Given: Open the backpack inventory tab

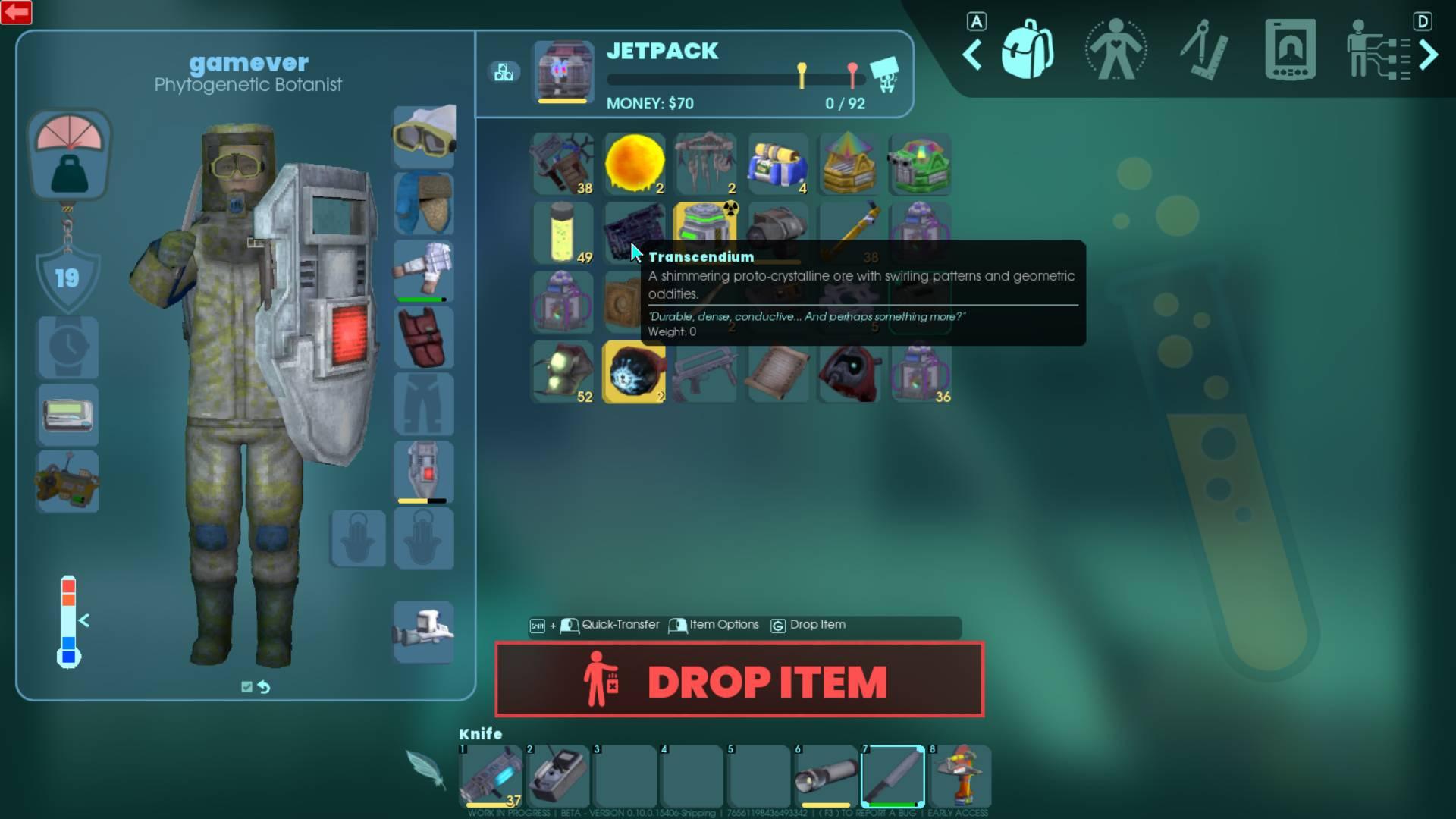Looking at the screenshot, I should (1027, 50).
